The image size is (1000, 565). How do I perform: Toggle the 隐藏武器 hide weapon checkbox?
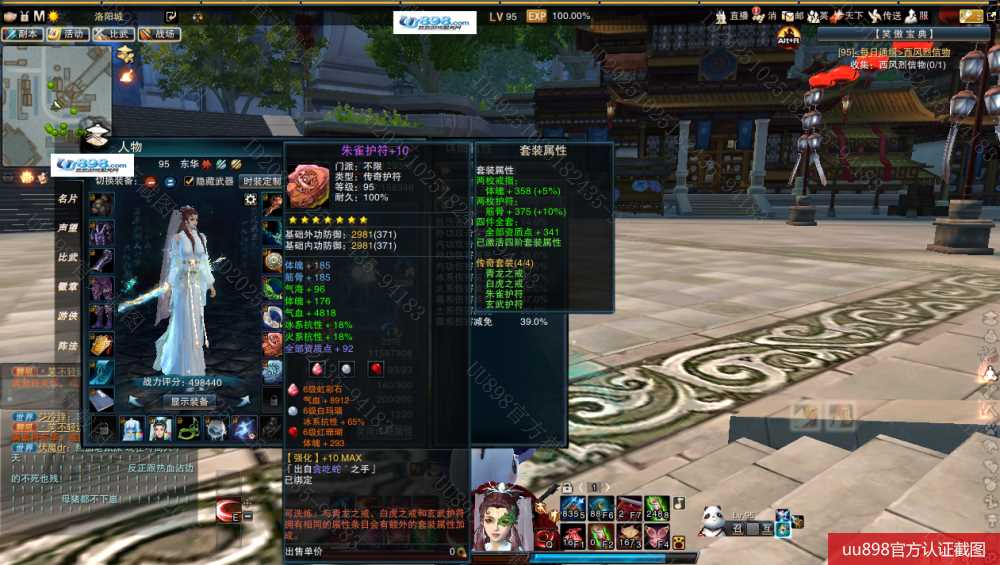189,181
